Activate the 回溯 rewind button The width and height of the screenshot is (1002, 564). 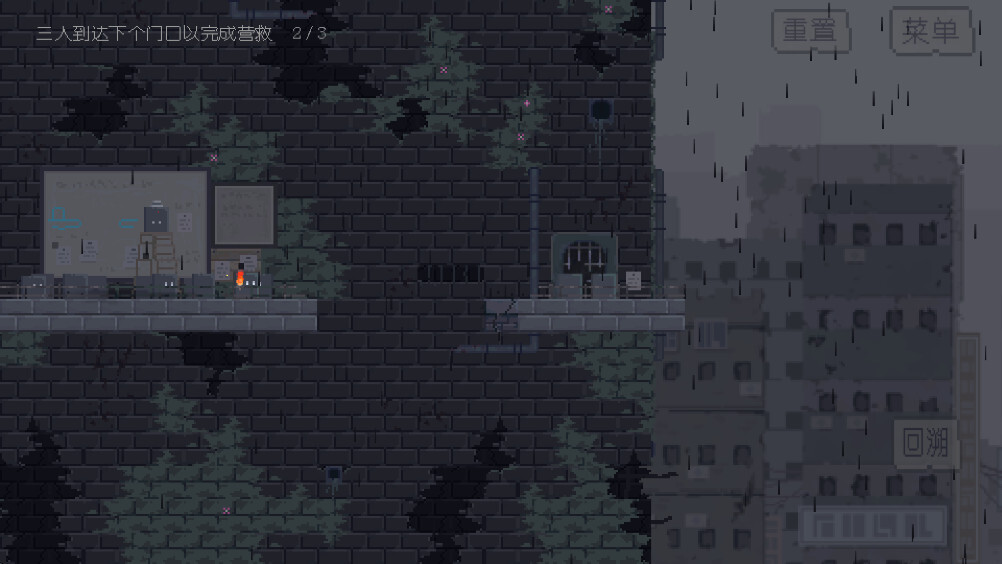pyautogui.click(x=925, y=443)
